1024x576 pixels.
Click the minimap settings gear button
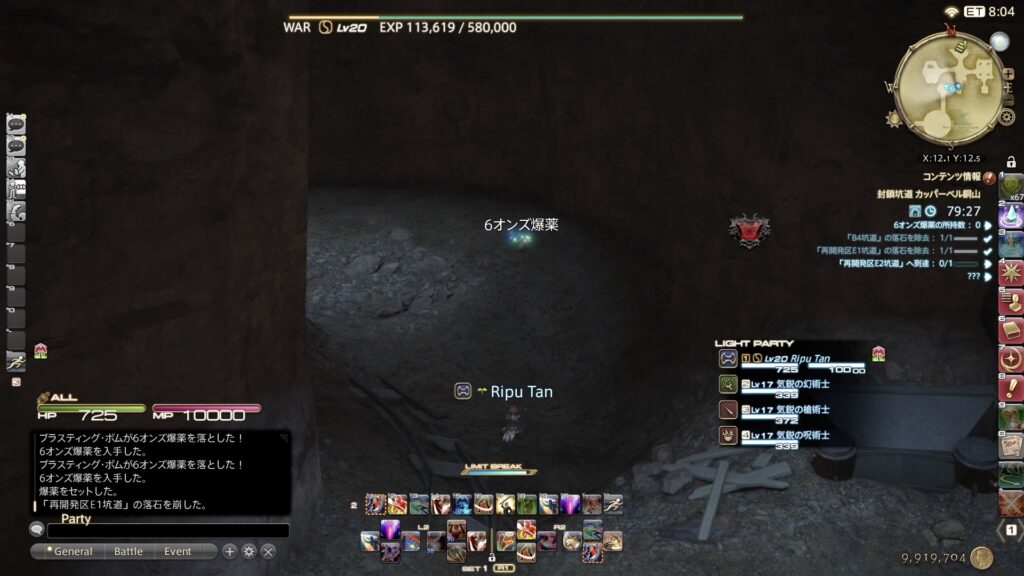(x=1007, y=117)
